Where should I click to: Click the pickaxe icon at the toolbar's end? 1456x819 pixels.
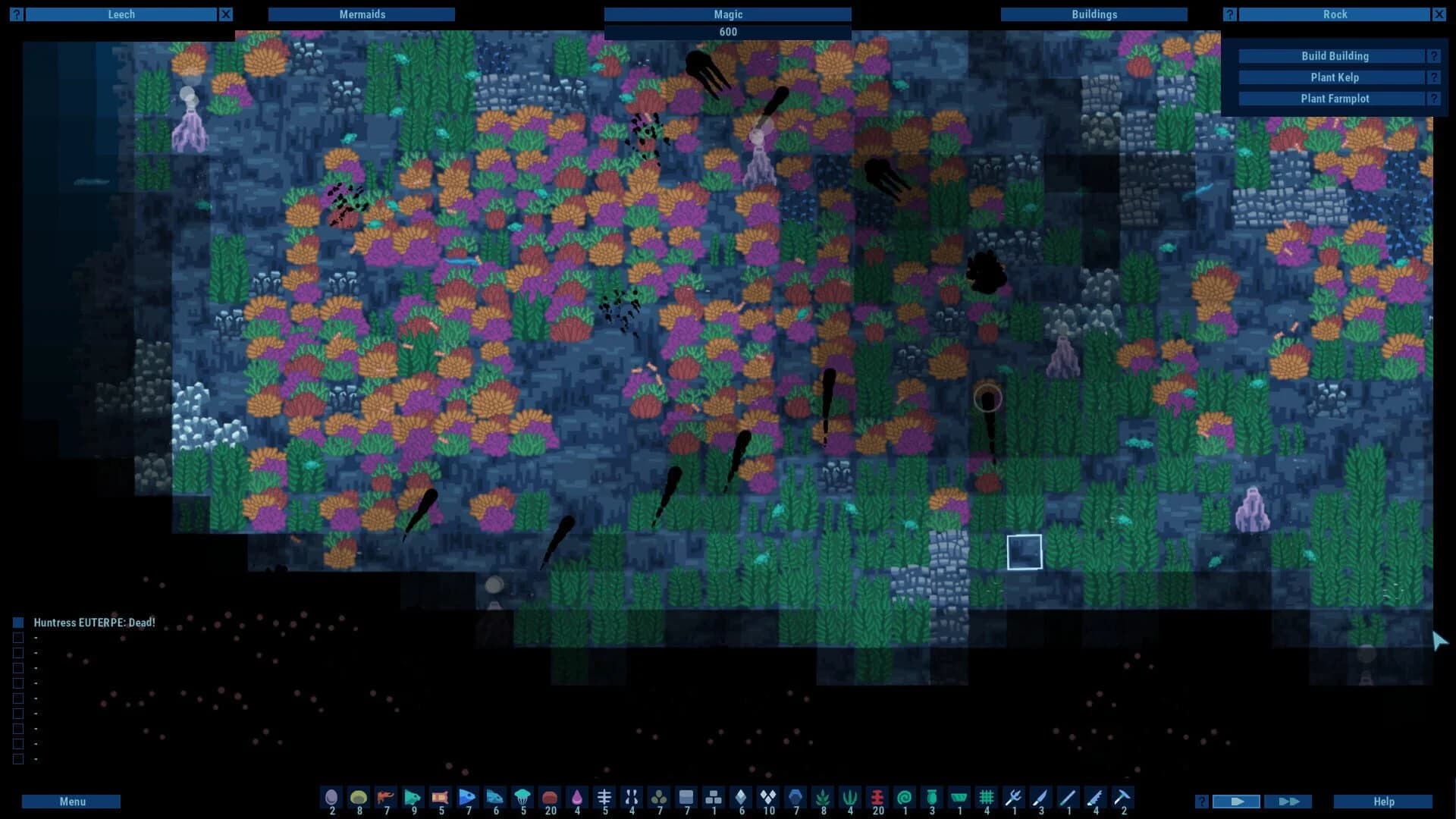(x=1123, y=798)
